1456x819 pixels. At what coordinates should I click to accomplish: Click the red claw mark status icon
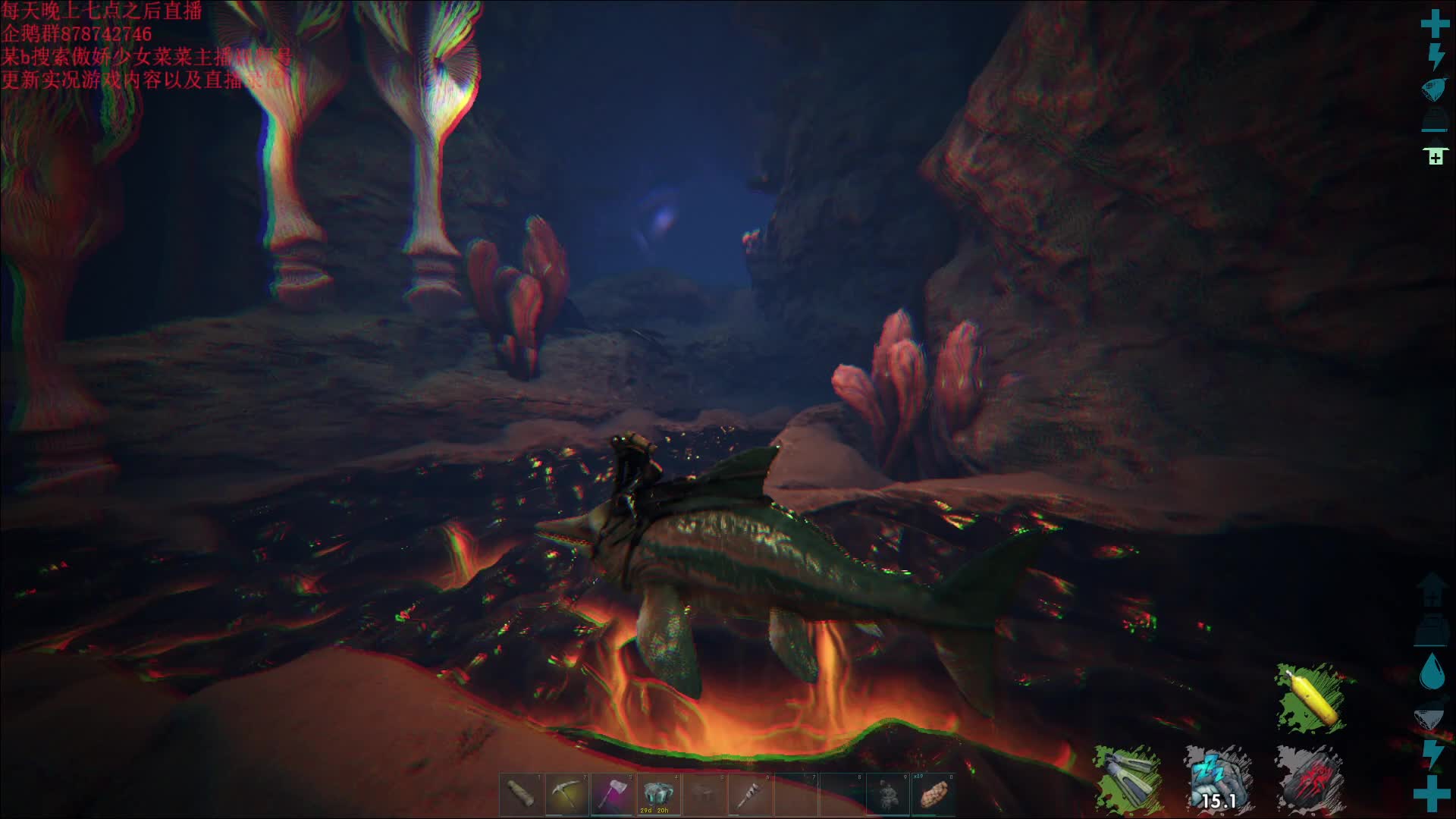click(x=1309, y=779)
